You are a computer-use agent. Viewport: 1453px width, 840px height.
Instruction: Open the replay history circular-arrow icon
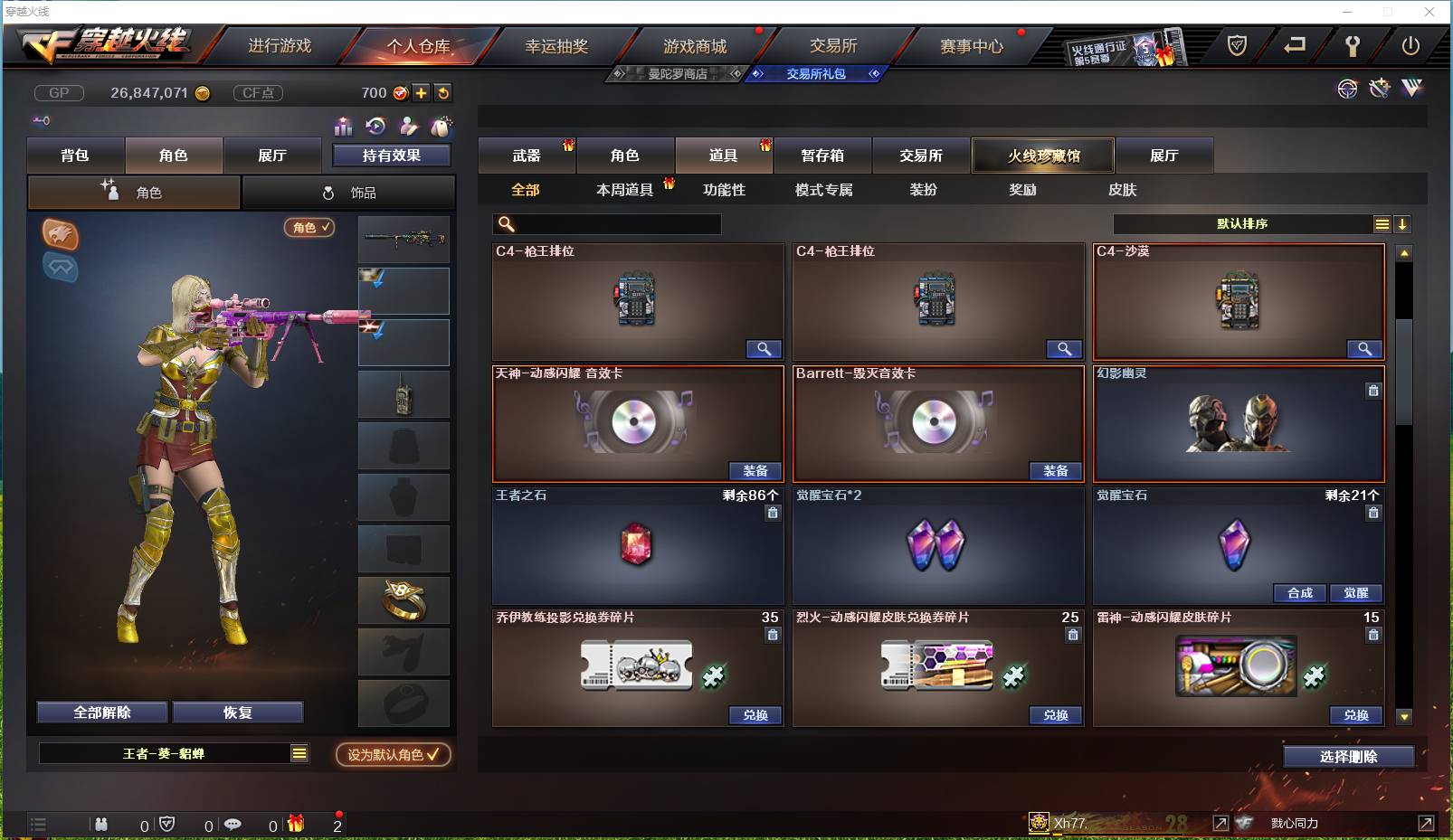(376, 127)
